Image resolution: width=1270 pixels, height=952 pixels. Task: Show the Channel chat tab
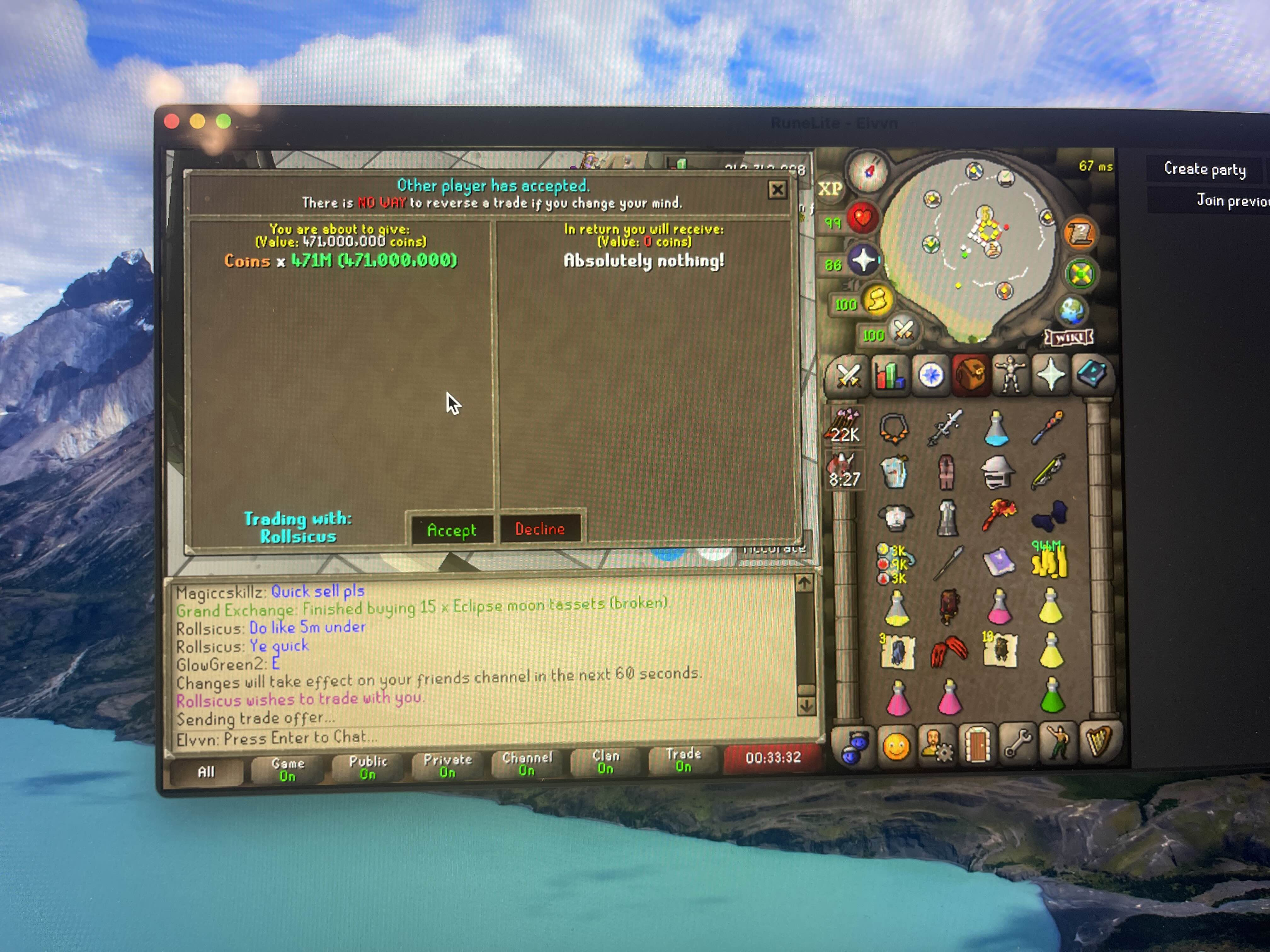(527, 764)
